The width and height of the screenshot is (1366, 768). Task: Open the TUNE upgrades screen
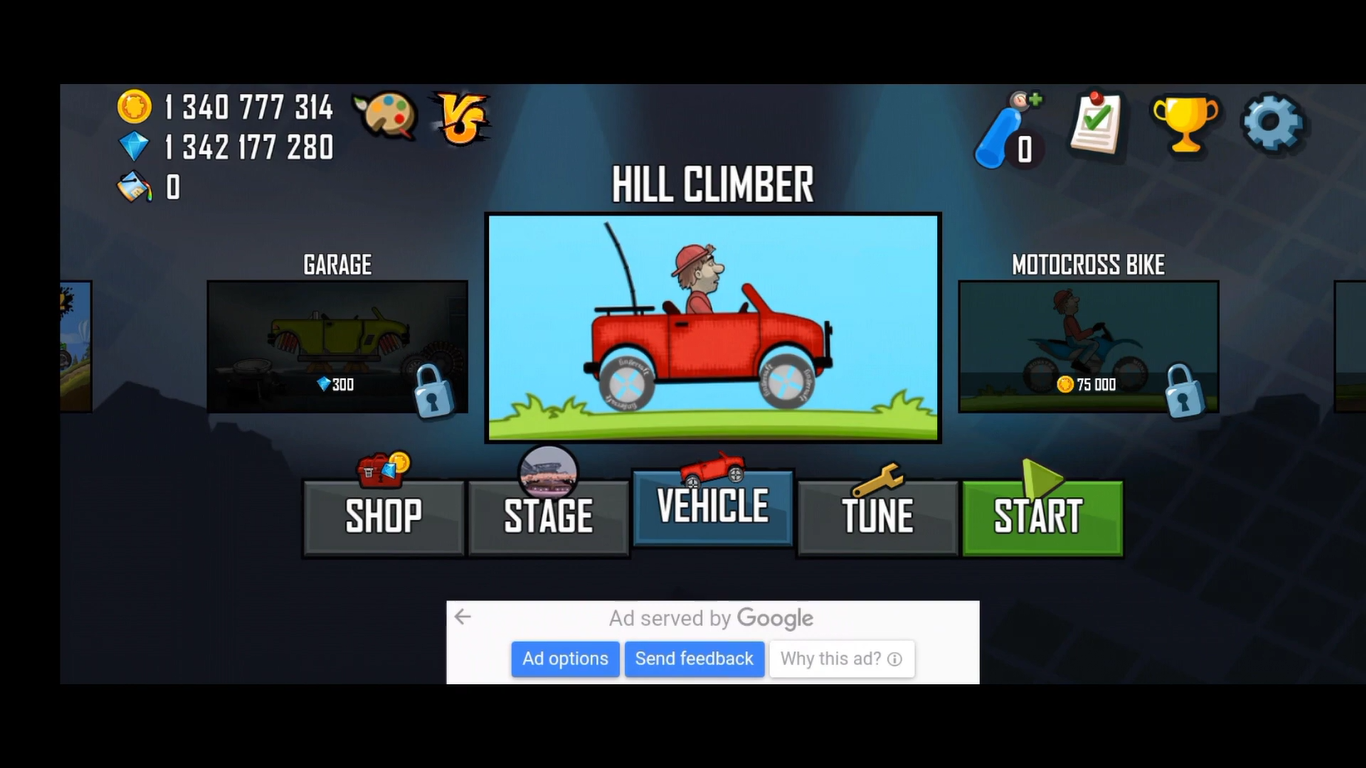[877, 516]
